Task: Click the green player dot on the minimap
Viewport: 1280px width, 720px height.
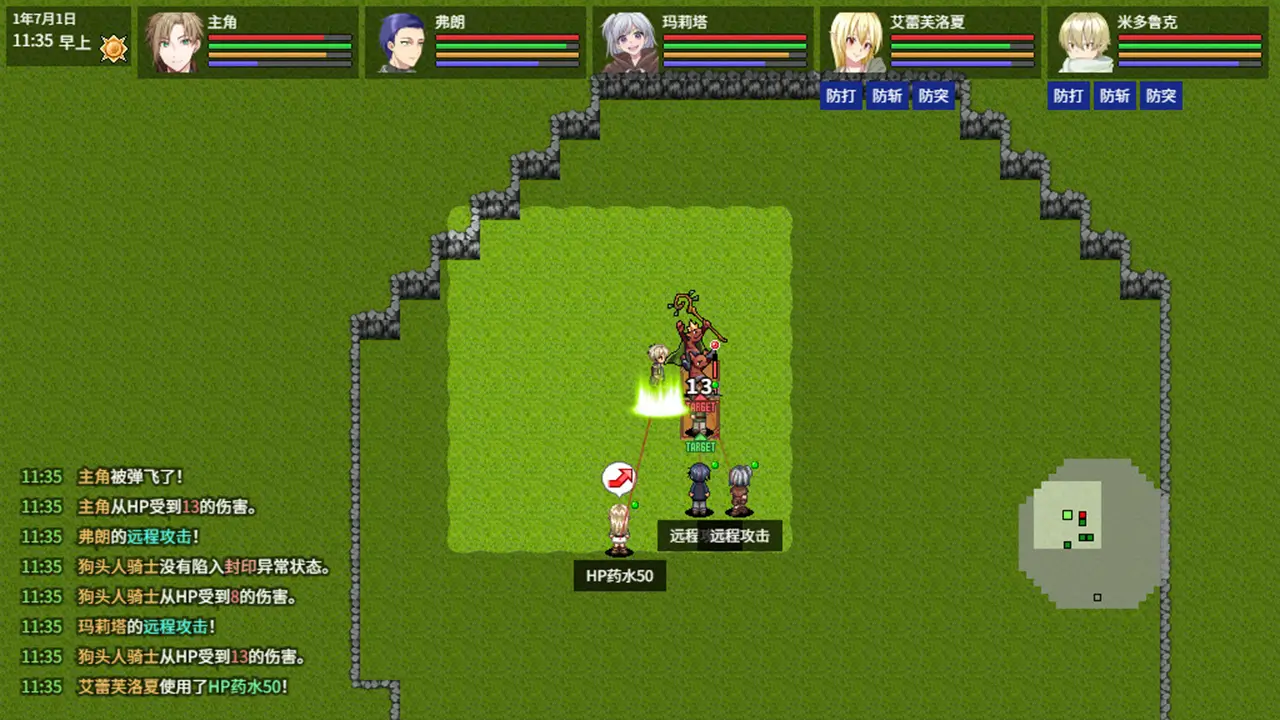Action: [1067, 514]
